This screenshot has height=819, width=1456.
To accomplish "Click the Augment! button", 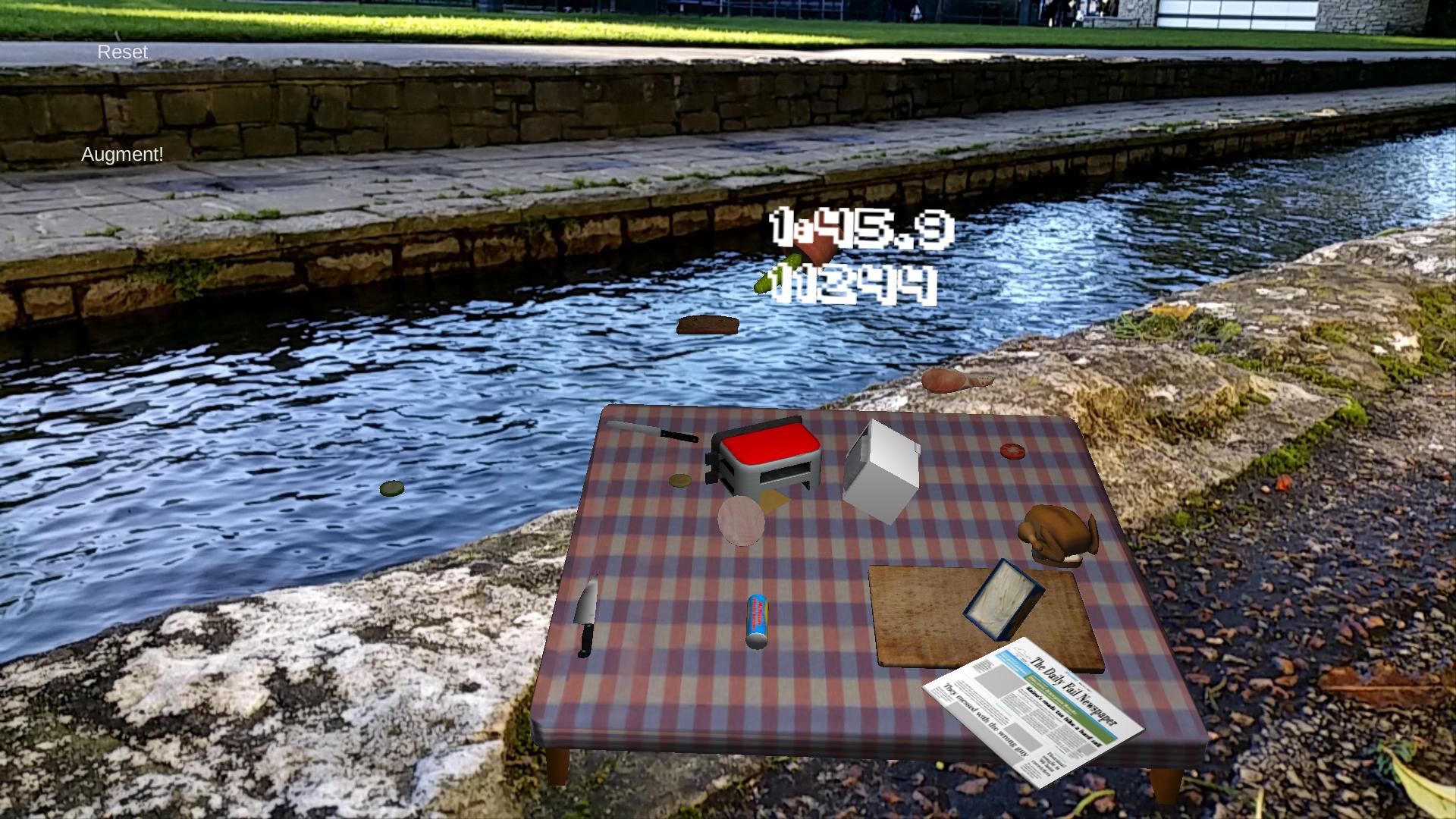I will tap(122, 155).
